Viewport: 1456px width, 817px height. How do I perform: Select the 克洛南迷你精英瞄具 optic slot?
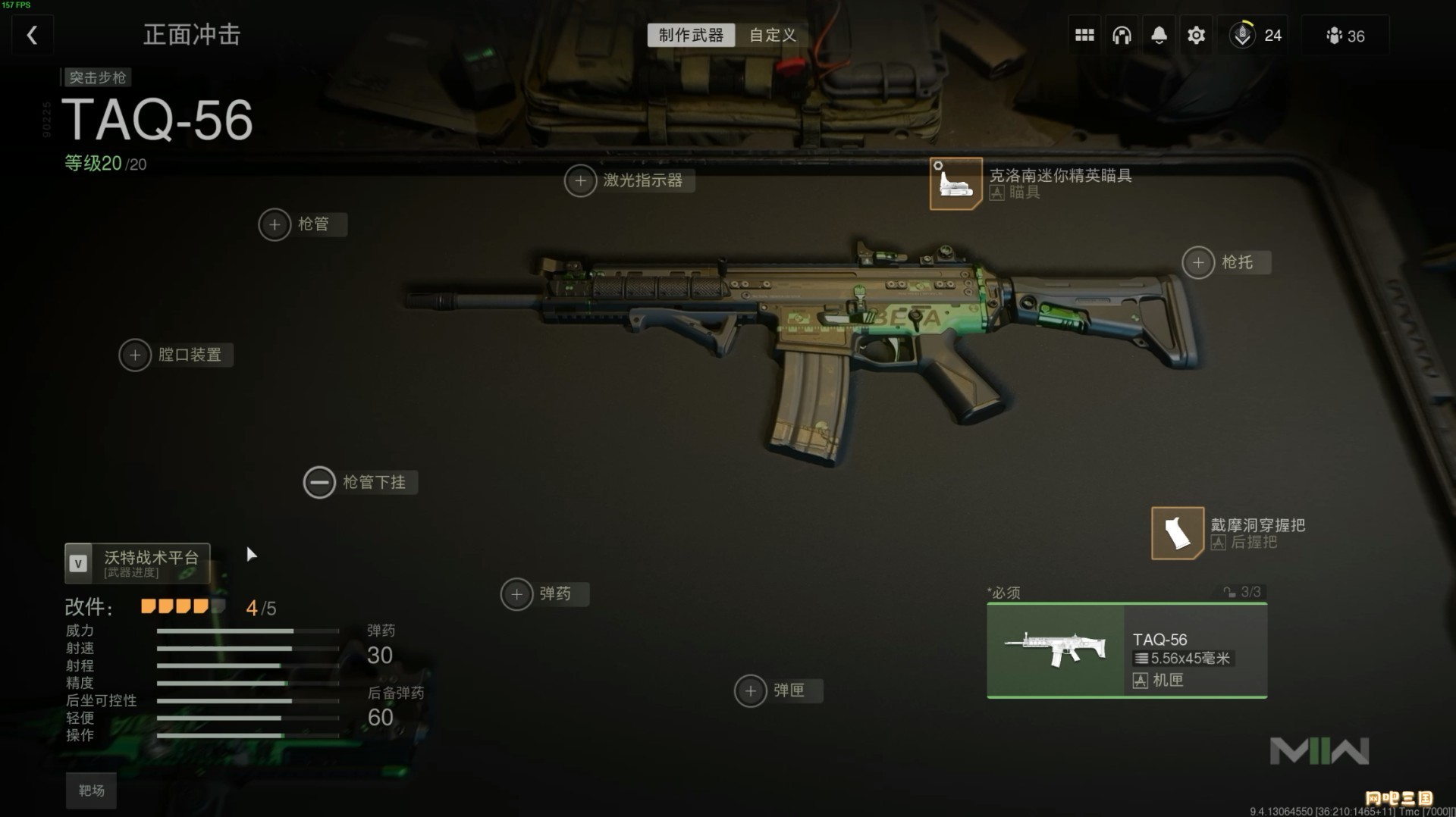tap(956, 183)
